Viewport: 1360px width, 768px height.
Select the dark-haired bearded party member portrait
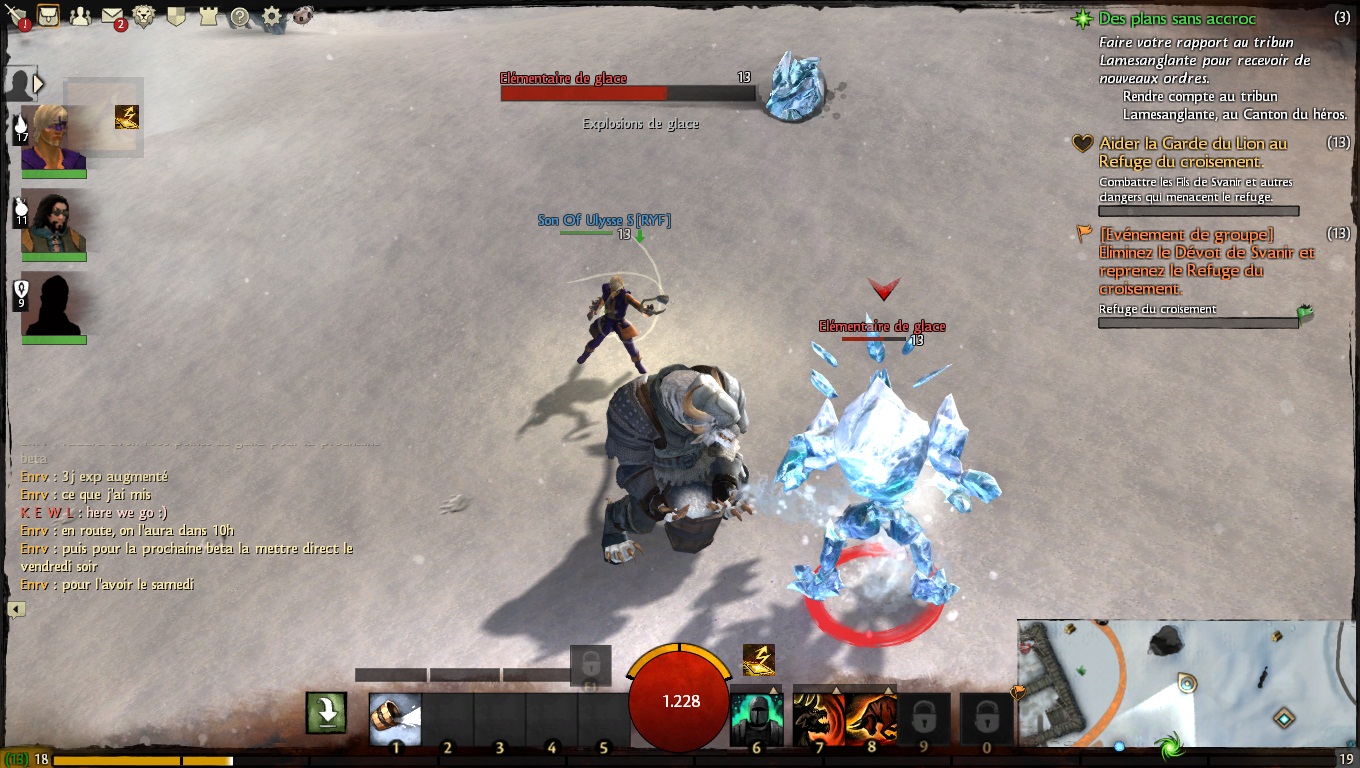pyautogui.click(x=53, y=221)
